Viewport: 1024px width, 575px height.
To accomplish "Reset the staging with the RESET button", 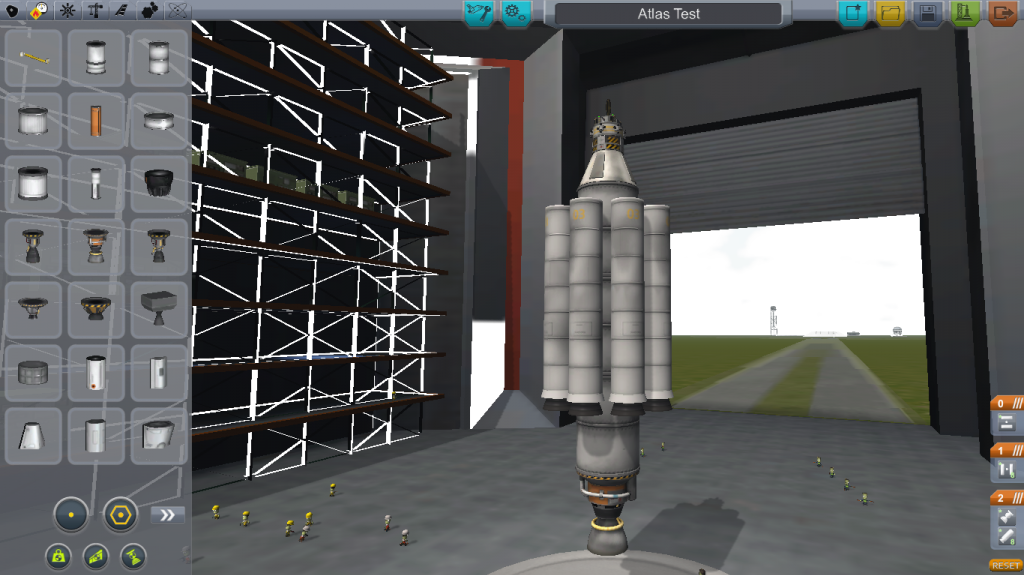I will click(x=1005, y=566).
